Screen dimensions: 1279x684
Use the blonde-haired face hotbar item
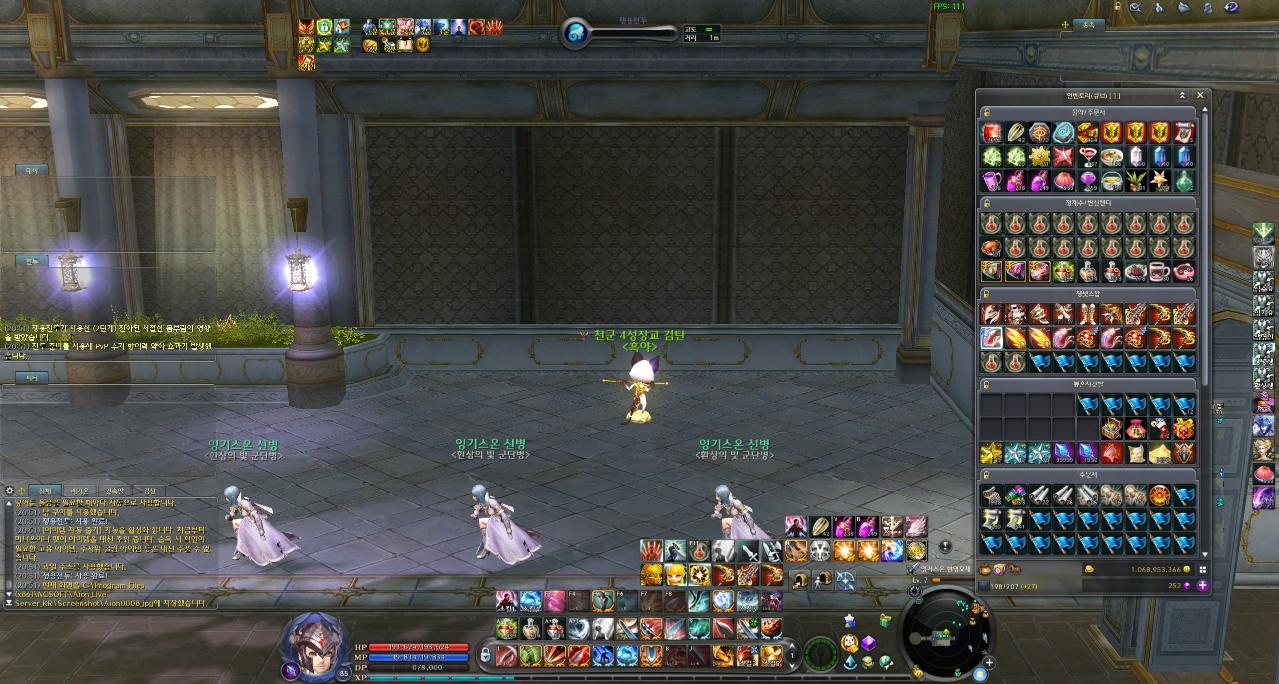coord(675,574)
